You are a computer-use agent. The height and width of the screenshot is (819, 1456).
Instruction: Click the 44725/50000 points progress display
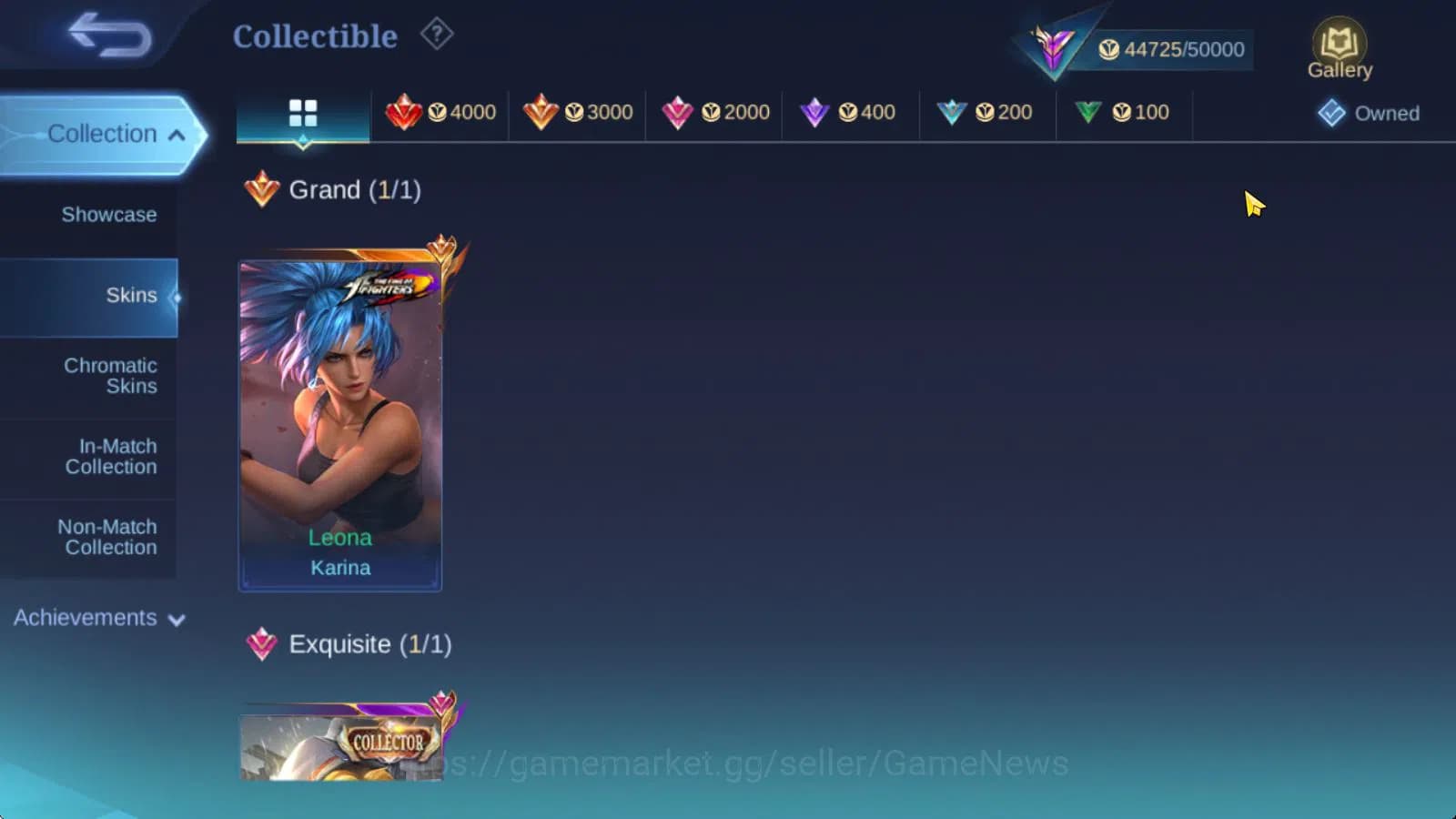[1173, 49]
